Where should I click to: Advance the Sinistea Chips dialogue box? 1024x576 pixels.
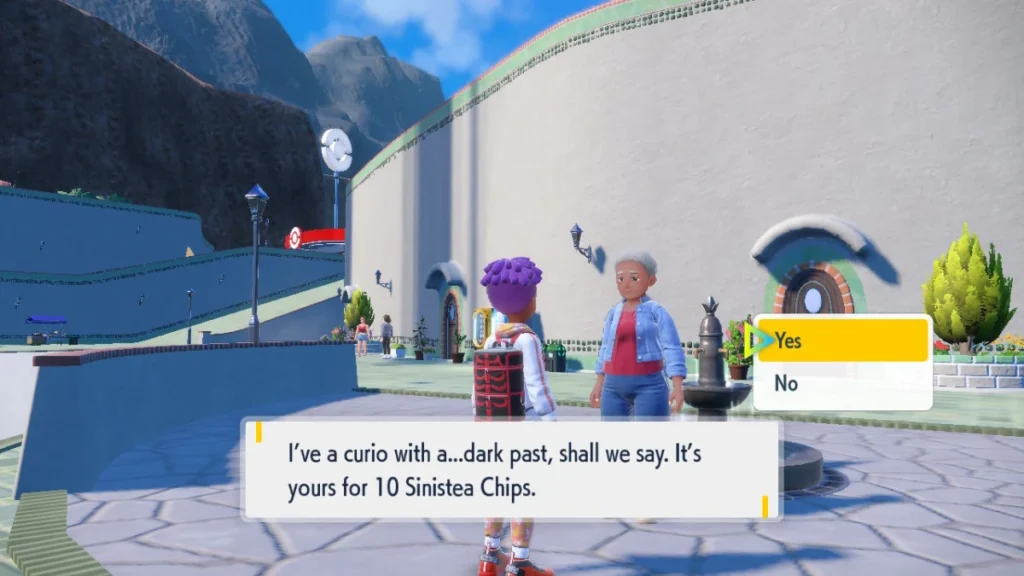click(x=511, y=468)
